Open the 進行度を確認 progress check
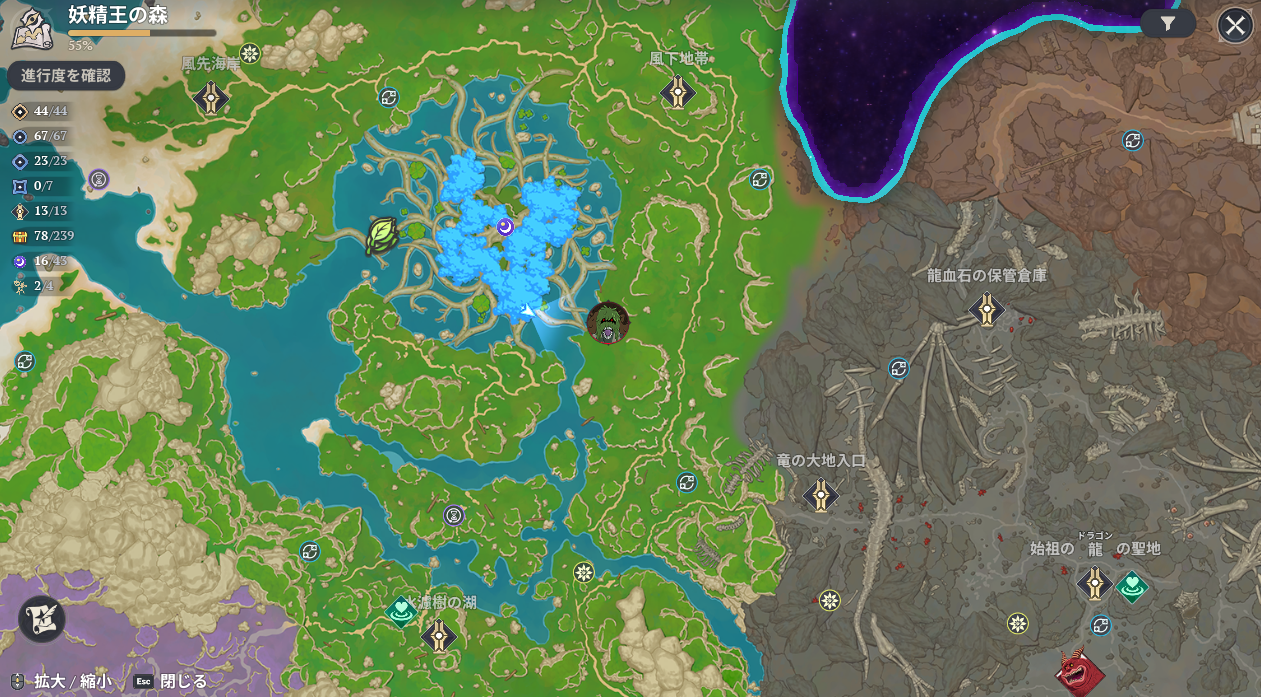The width and height of the screenshot is (1261, 697). pos(66,76)
